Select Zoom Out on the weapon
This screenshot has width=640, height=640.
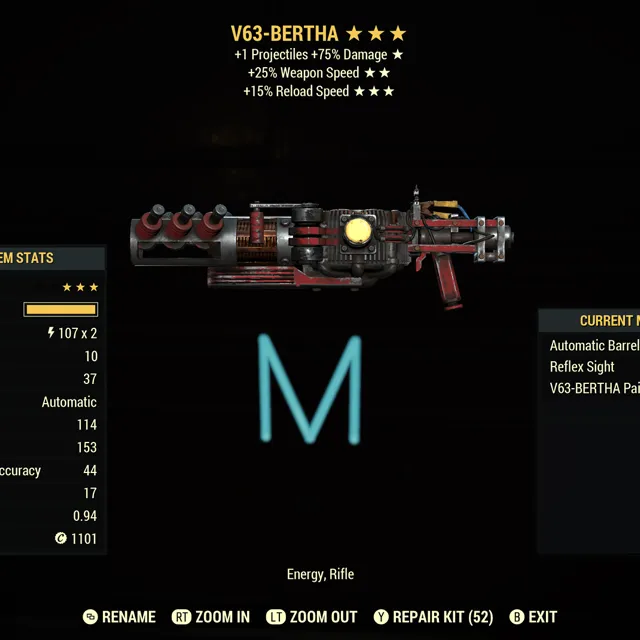coord(312,617)
